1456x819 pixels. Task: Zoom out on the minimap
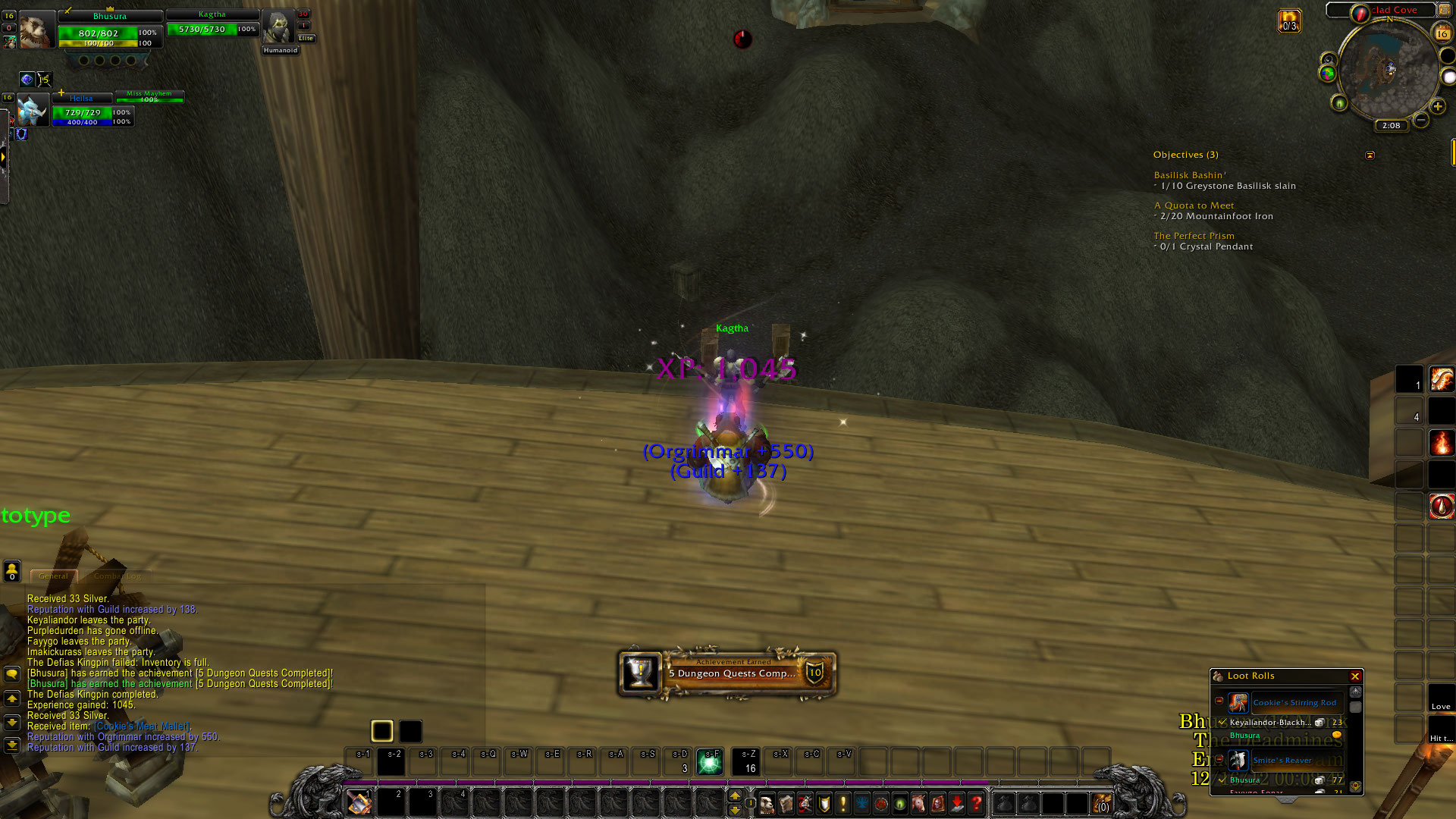click(1421, 120)
